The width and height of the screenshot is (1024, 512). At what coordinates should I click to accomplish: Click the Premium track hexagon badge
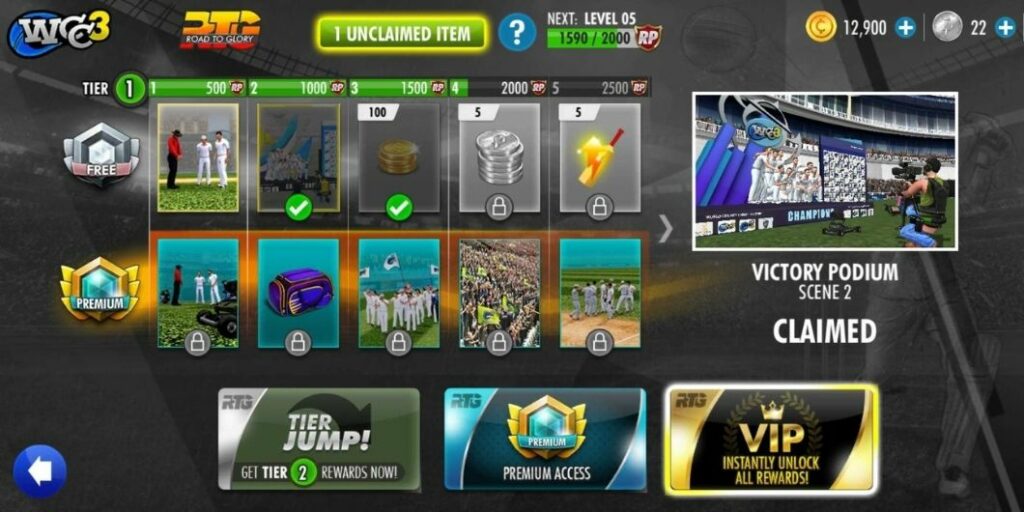[x=100, y=291]
